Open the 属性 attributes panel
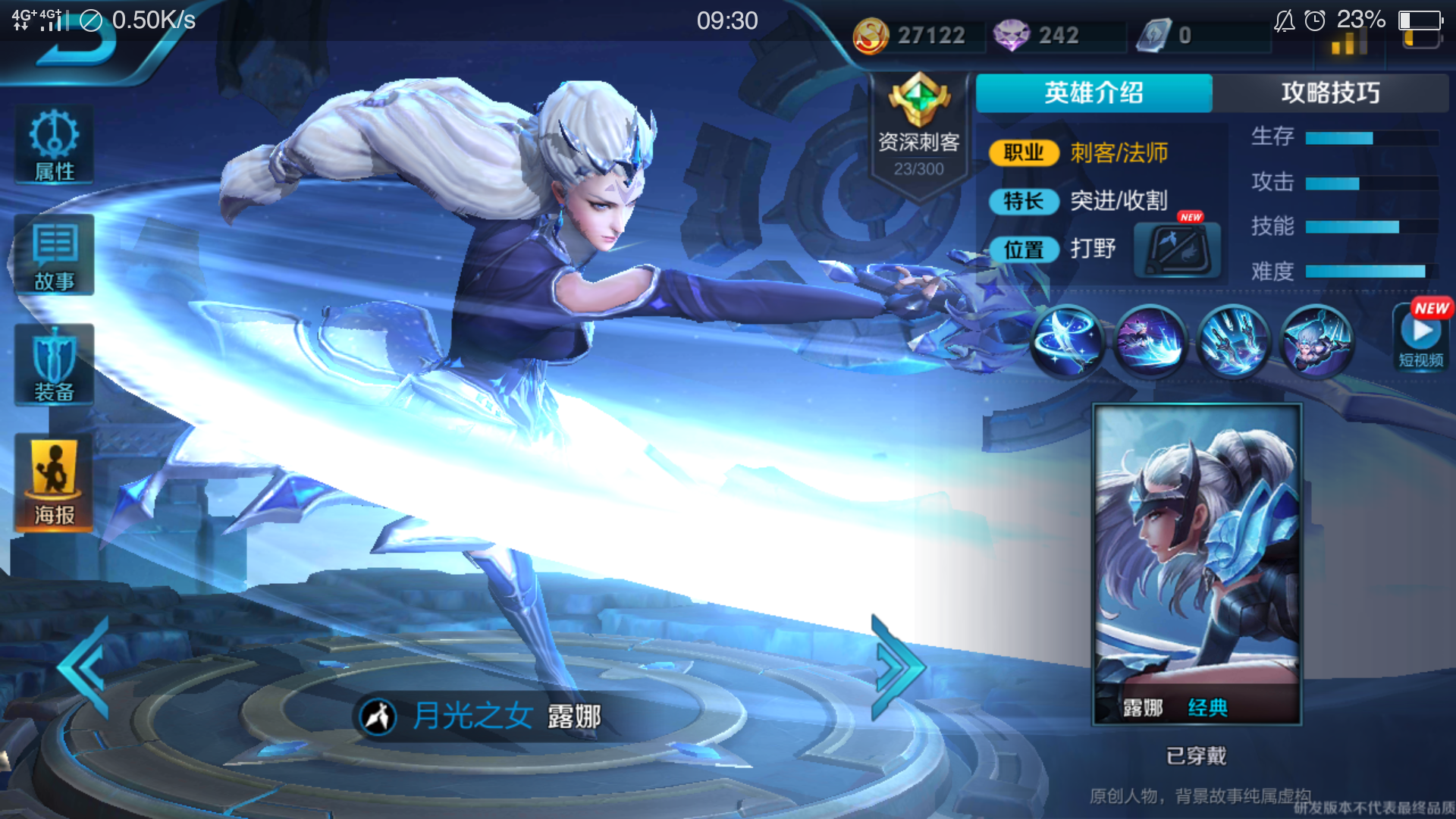The height and width of the screenshot is (819, 1456). (x=53, y=144)
